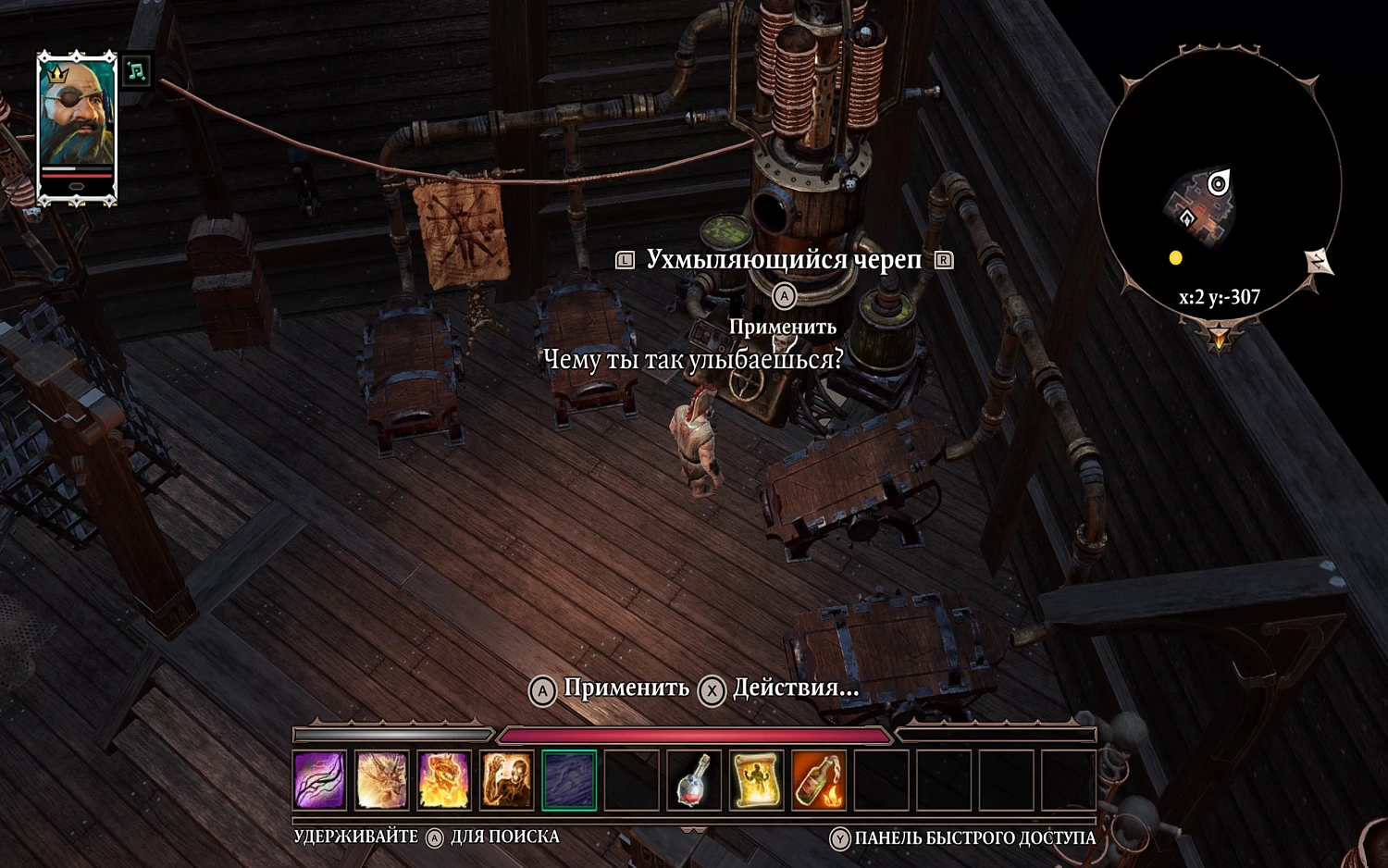Click the Применить action prompt under the skull
The image size is (1388, 868).
[783, 326]
